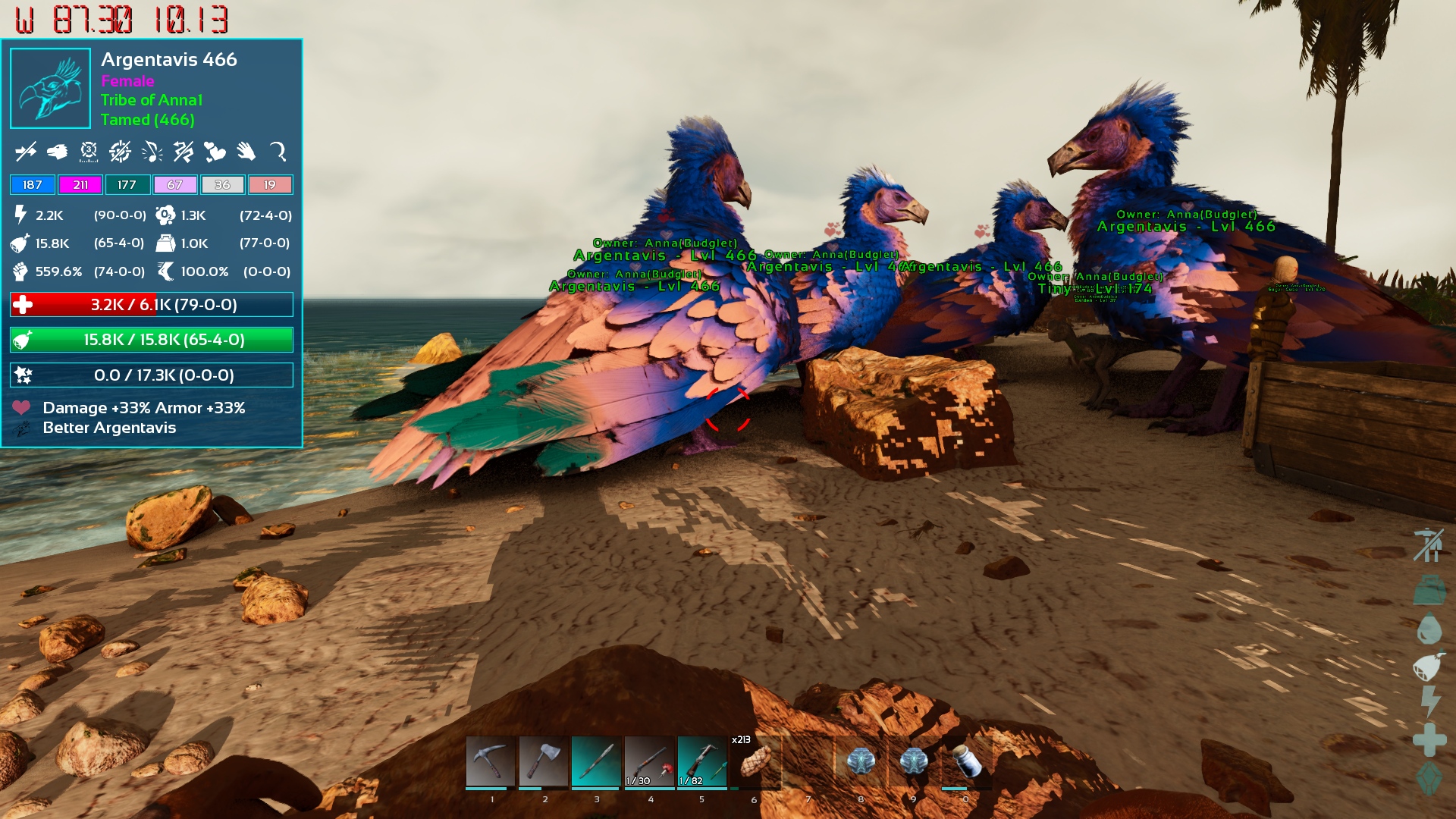Equip the metal hatchet from the hotbar

544,761
